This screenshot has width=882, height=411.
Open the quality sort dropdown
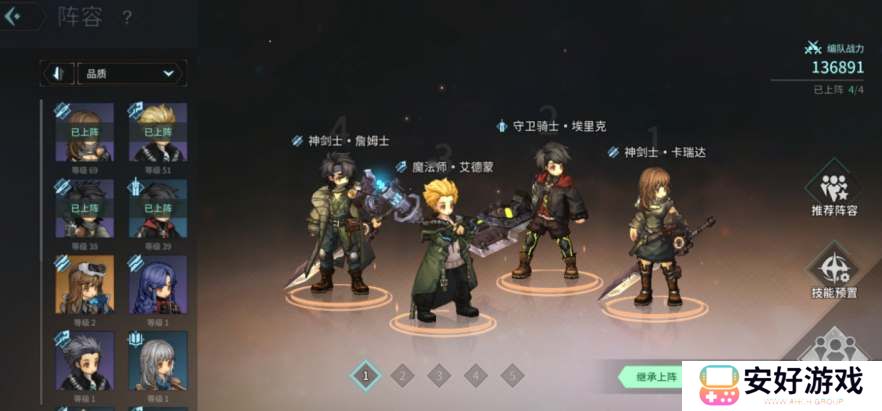point(130,73)
